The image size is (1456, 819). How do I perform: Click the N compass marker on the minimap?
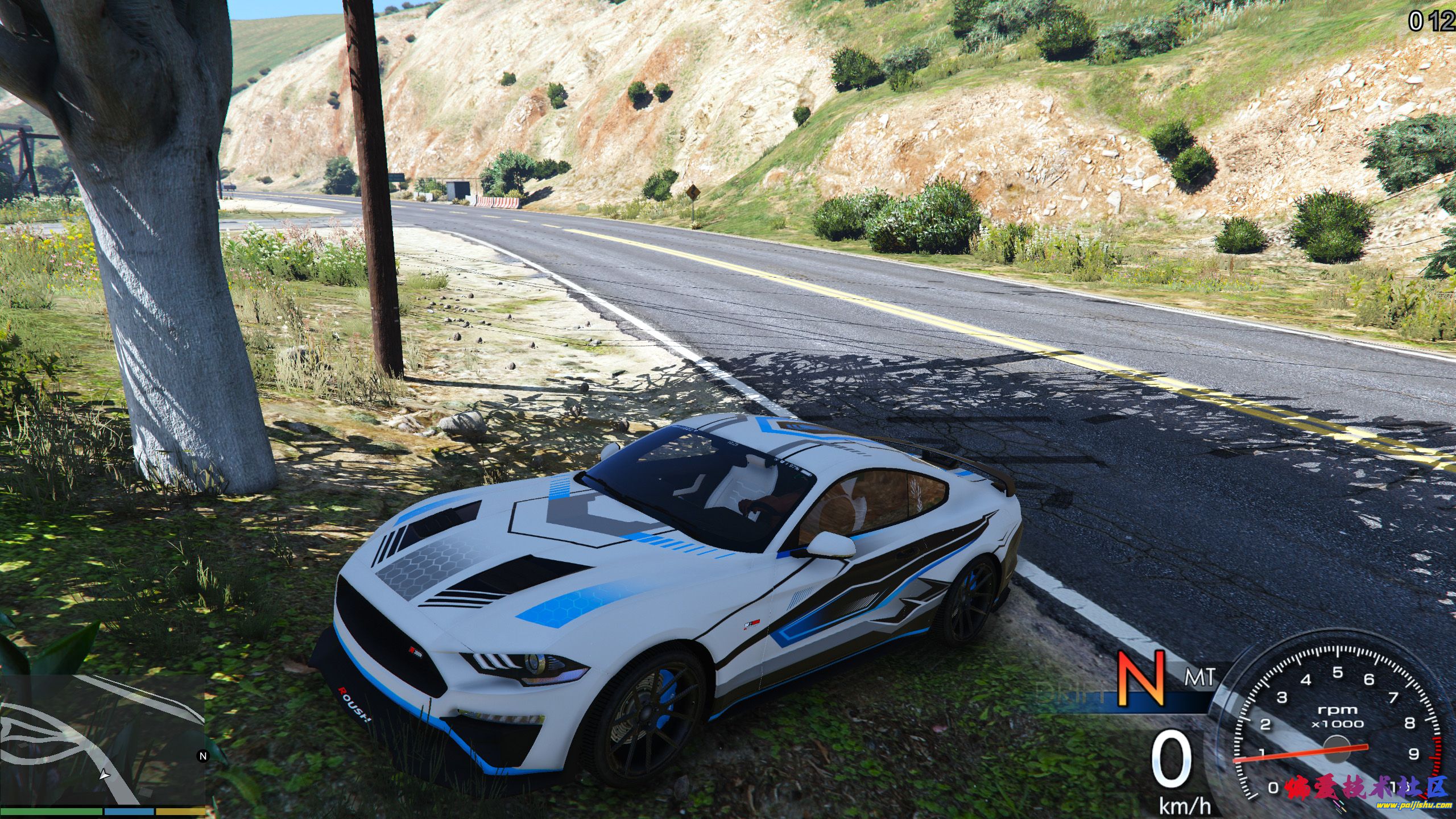pos(202,754)
